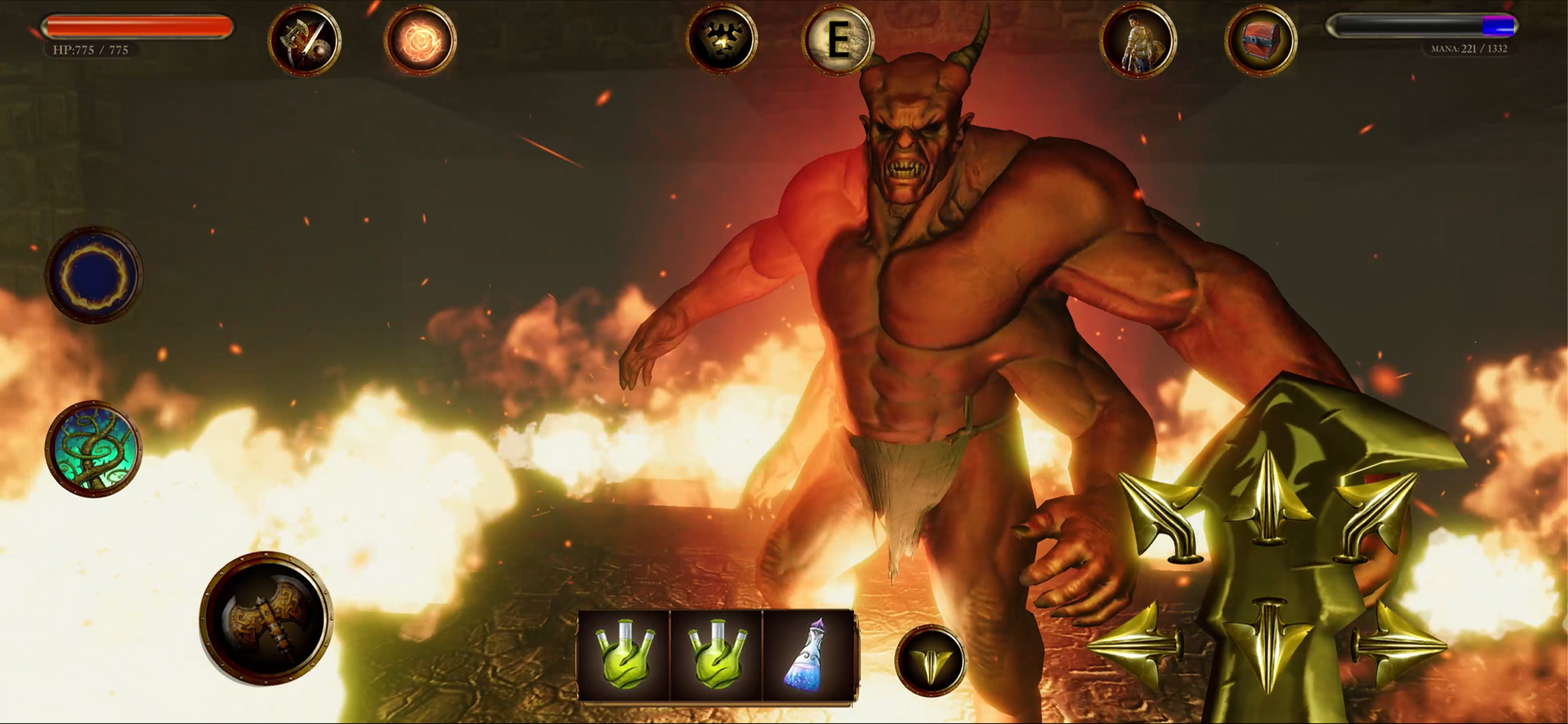The height and width of the screenshot is (724, 1568).
Task: Click the round downward arrowhead button
Action: 930,660
